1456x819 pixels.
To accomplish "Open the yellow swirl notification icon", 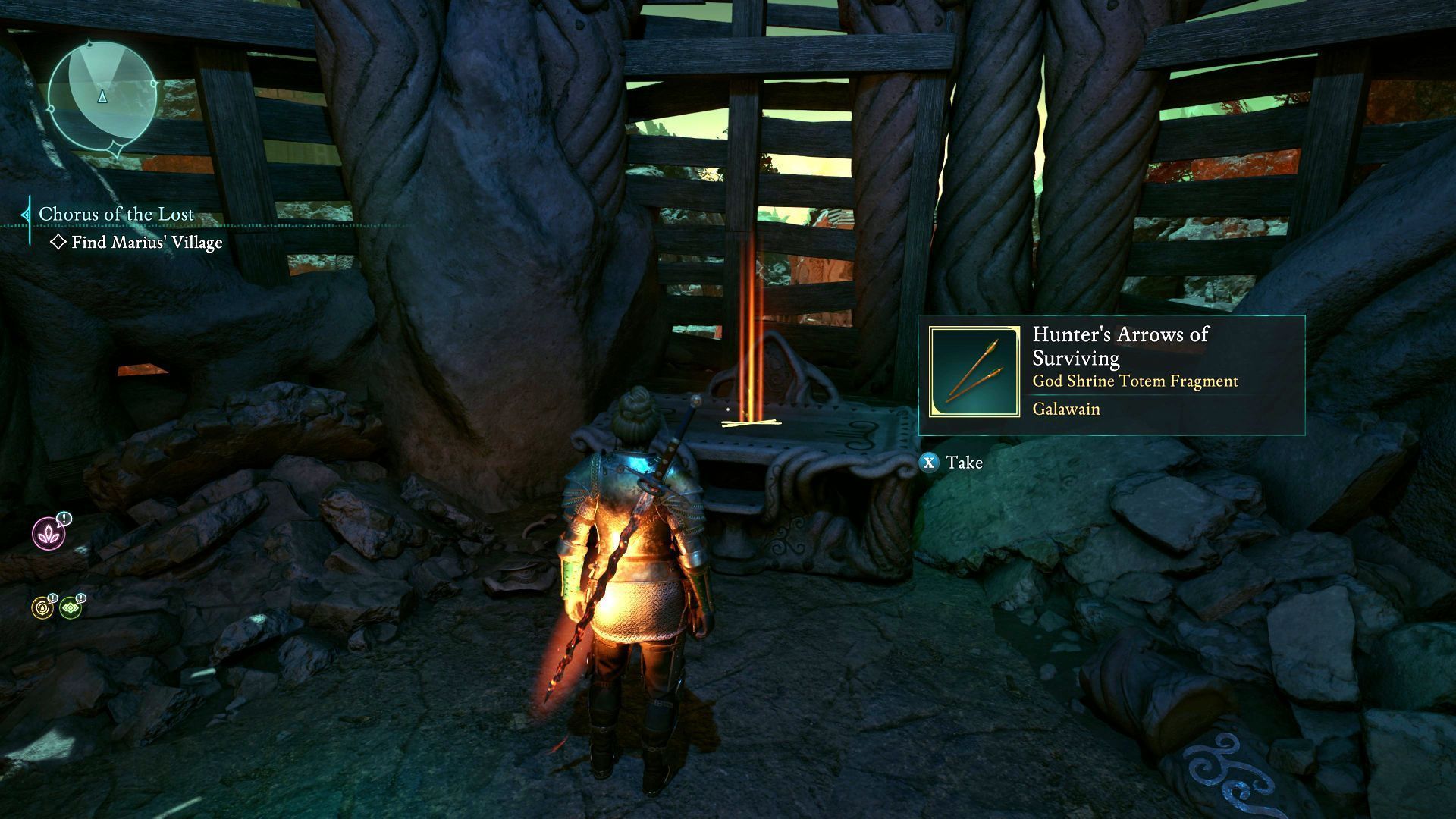I will [42, 607].
